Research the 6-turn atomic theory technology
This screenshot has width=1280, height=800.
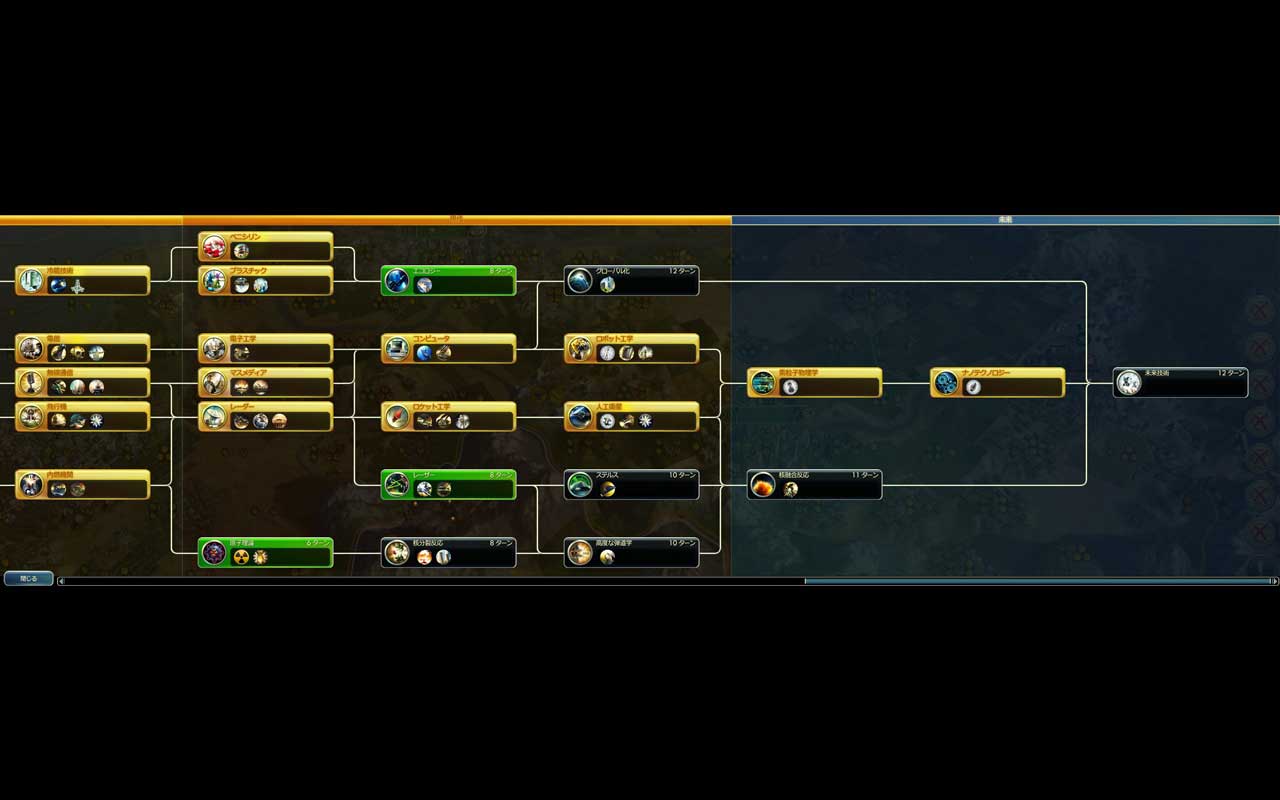266,553
